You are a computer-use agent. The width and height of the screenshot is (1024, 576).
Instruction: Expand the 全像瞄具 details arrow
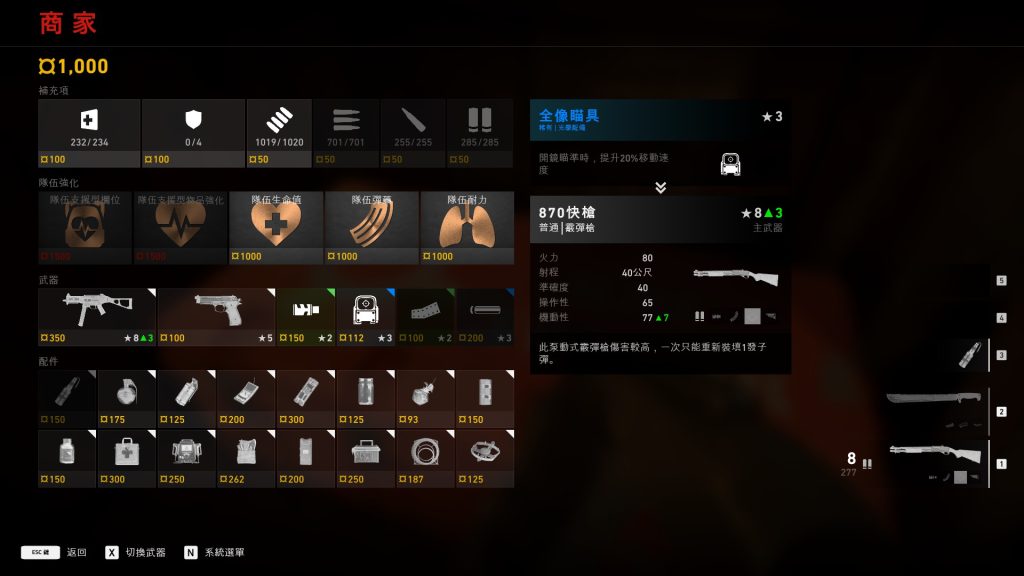click(x=660, y=187)
